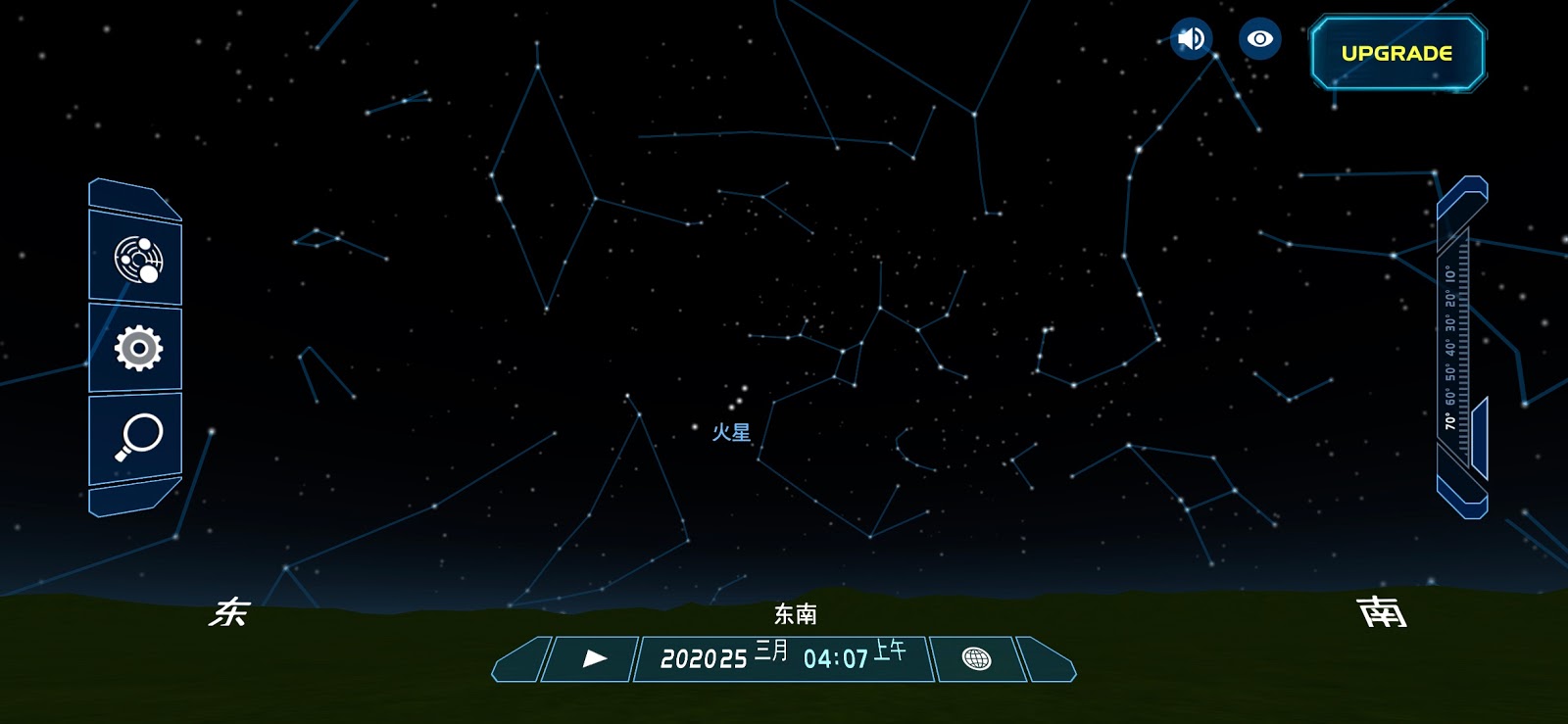This screenshot has height=724, width=1568.
Task: Tap the UPGRADE button
Action: tap(1398, 51)
